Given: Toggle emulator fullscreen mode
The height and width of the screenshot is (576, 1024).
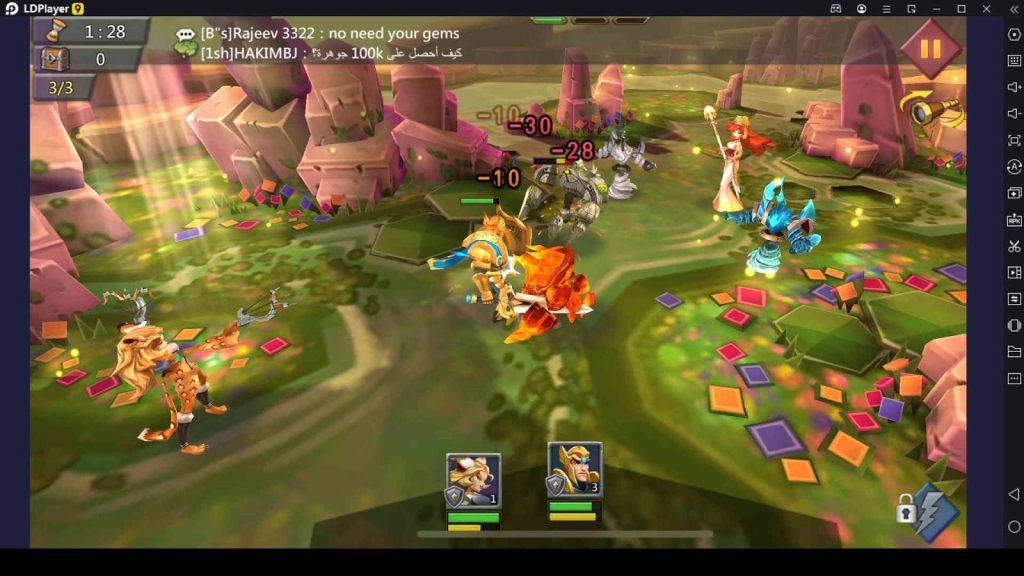Looking at the screenshot, I should point(1014,140).
